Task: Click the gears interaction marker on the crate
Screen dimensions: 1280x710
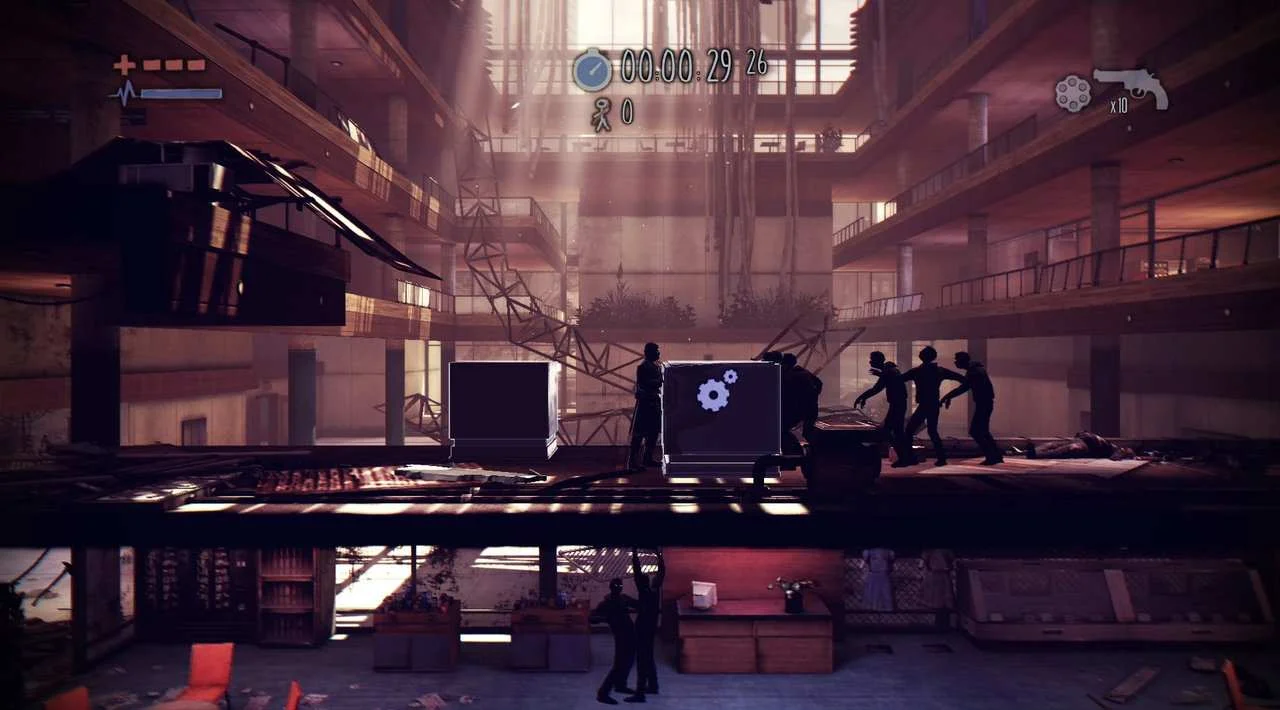Action: [716, 391]
